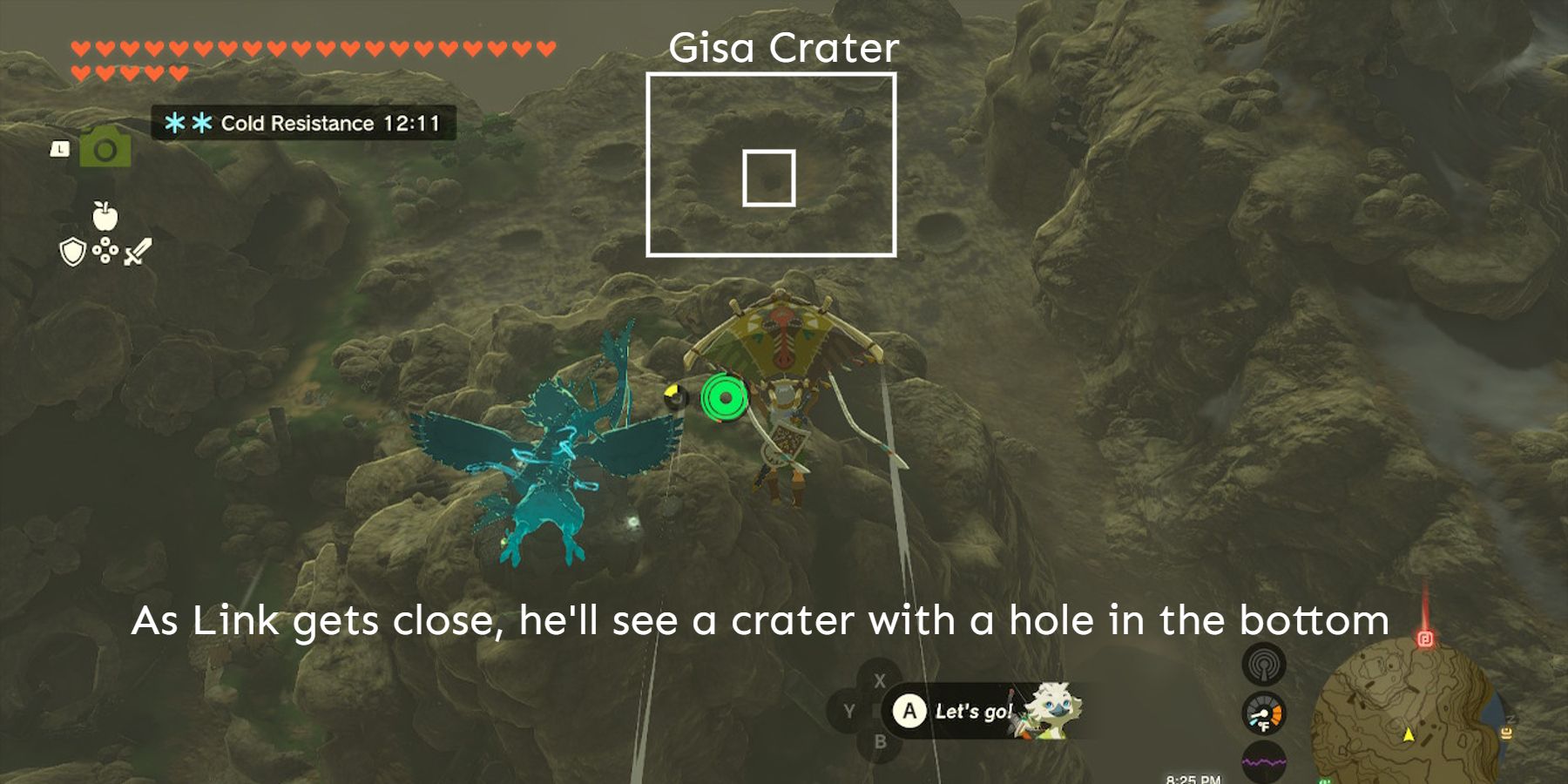Click the Cold Resistance 12:11 timer text
Viewport: 1568px width, 784px height.
click(329, 123)
